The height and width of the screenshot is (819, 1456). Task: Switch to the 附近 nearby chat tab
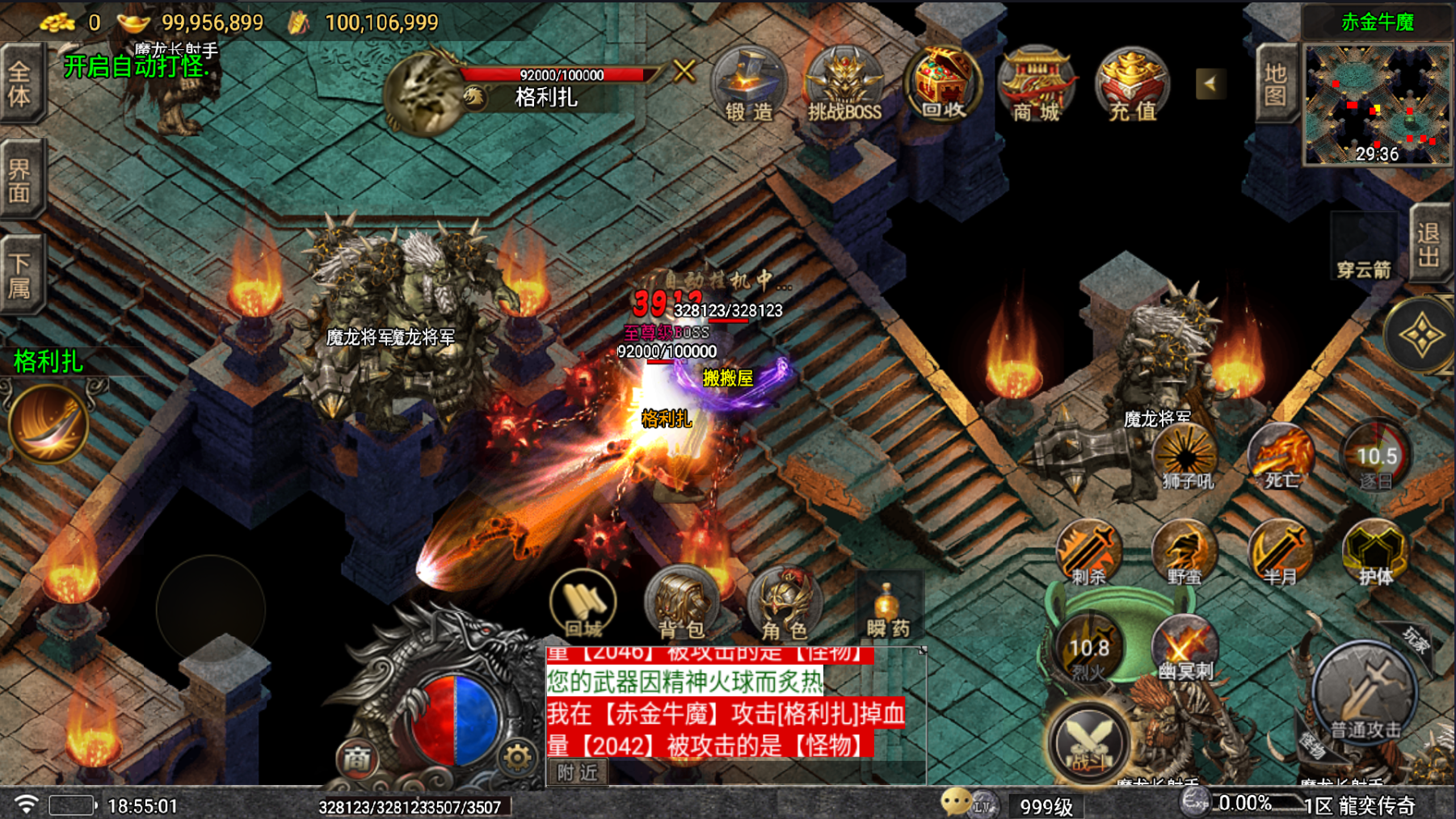point(578,773)
